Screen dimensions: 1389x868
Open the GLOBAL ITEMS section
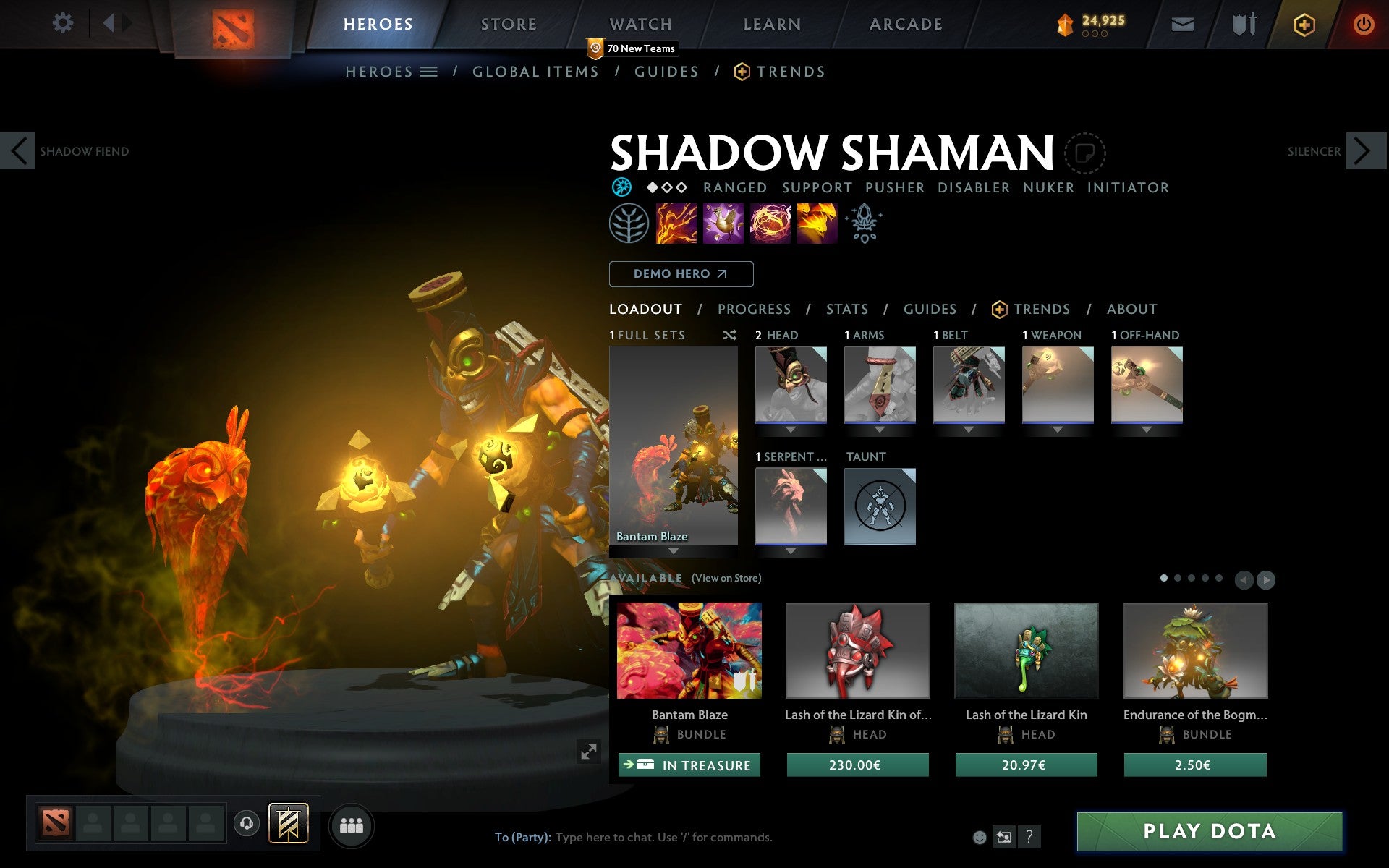point(535,71)
